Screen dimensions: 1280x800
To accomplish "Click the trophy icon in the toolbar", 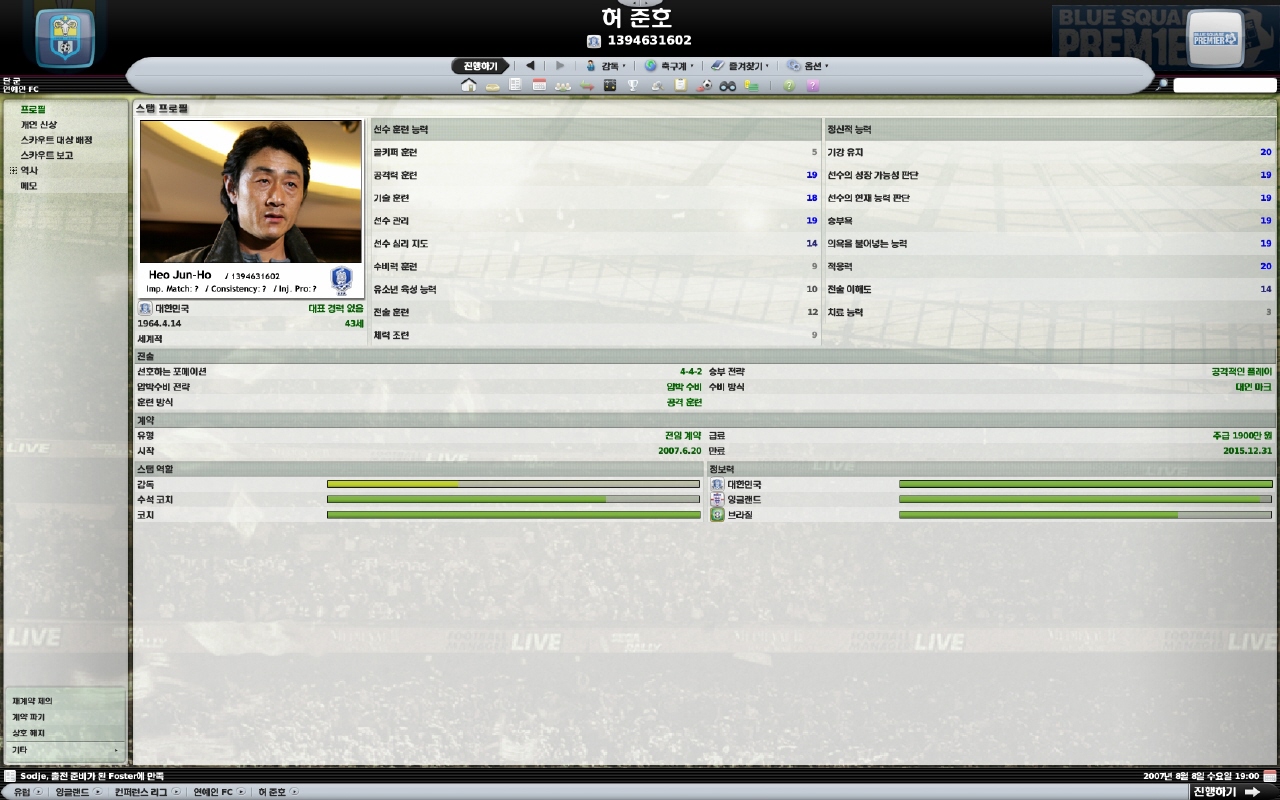I will tap(633, 86).
